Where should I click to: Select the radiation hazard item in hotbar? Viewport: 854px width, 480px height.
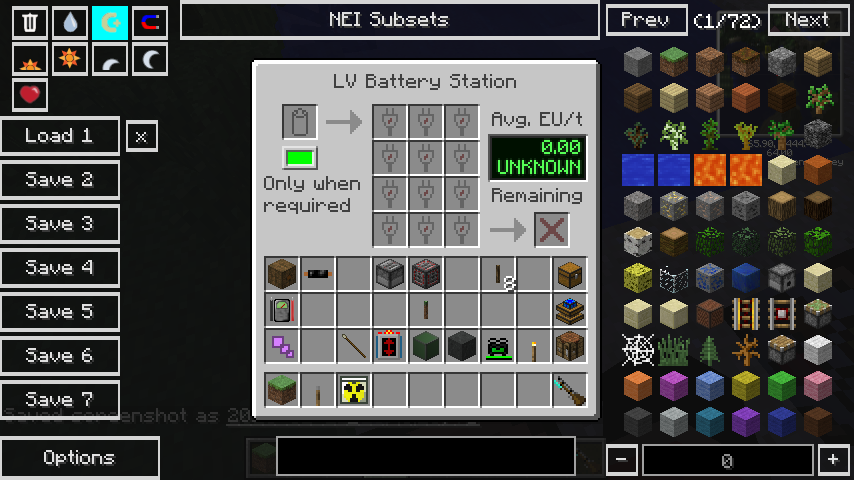coord(354,390)
